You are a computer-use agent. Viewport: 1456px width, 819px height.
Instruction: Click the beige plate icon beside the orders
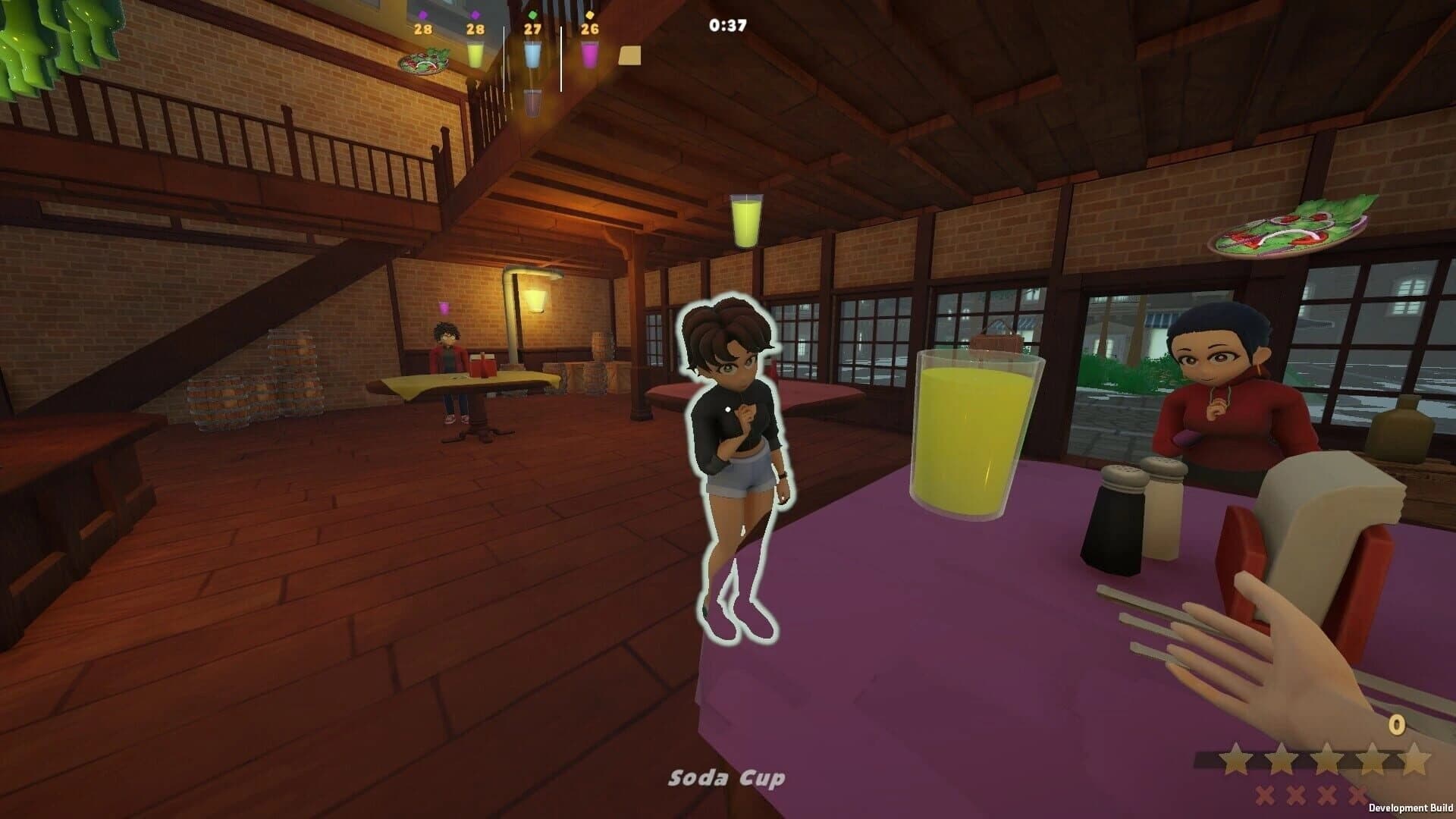click(x=630, y=55)
